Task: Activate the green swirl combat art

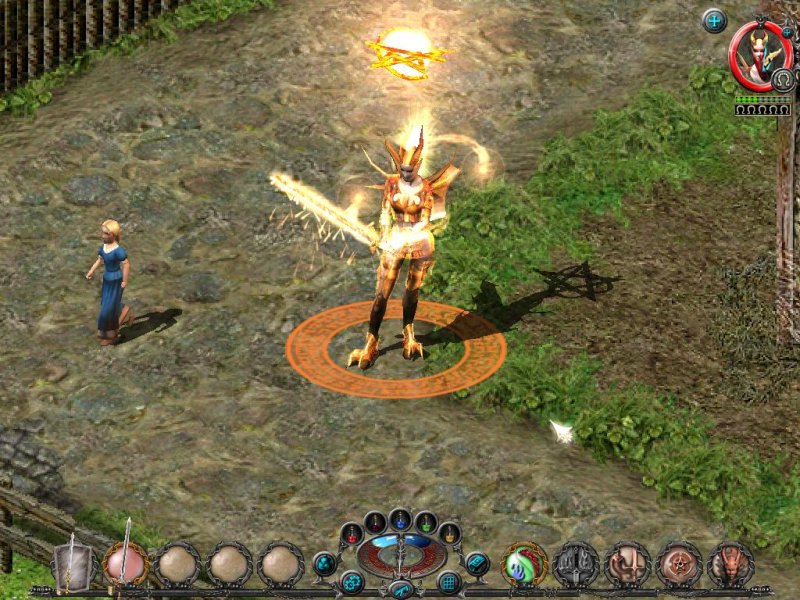Action: [x=524, y=564]
